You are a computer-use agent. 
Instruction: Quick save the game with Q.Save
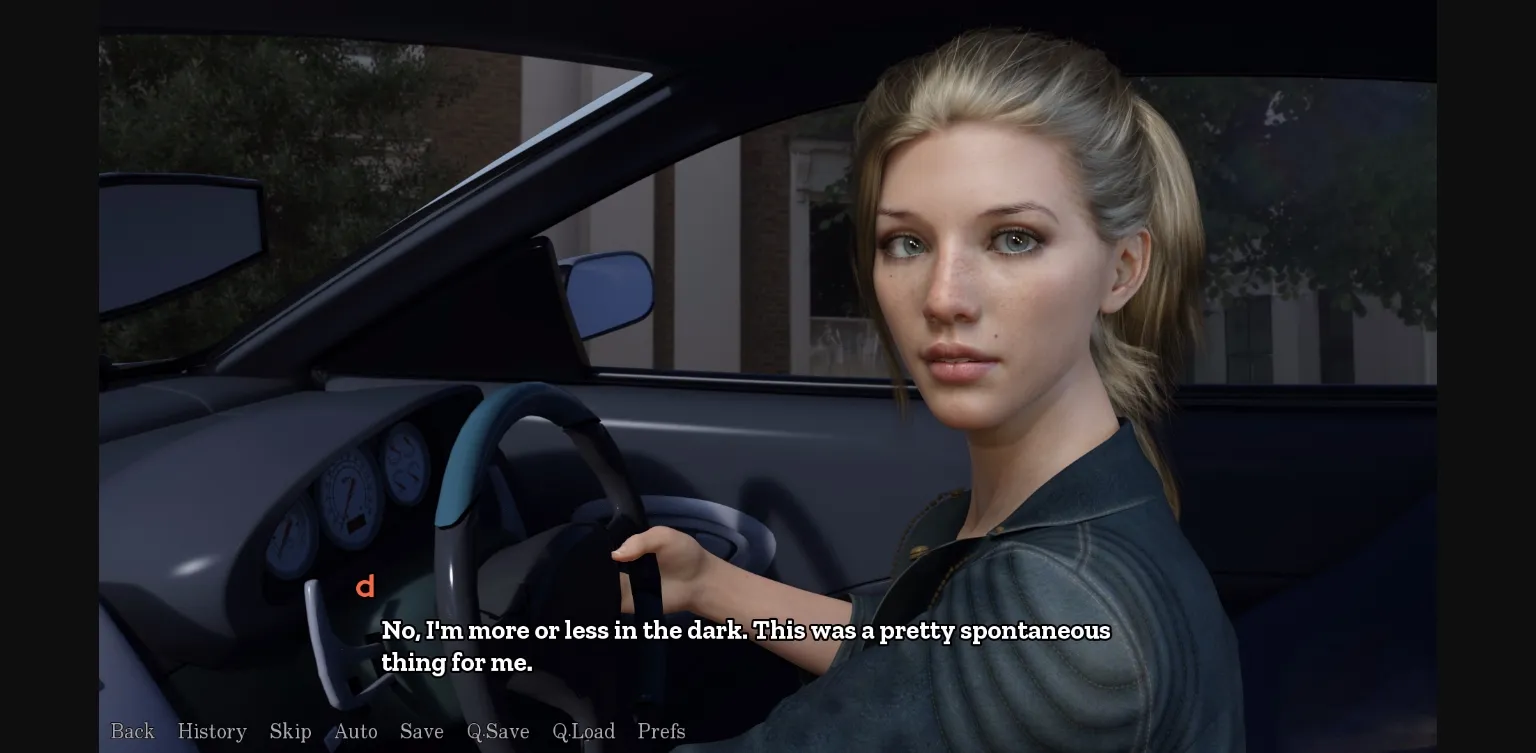(x=498, y=731)
